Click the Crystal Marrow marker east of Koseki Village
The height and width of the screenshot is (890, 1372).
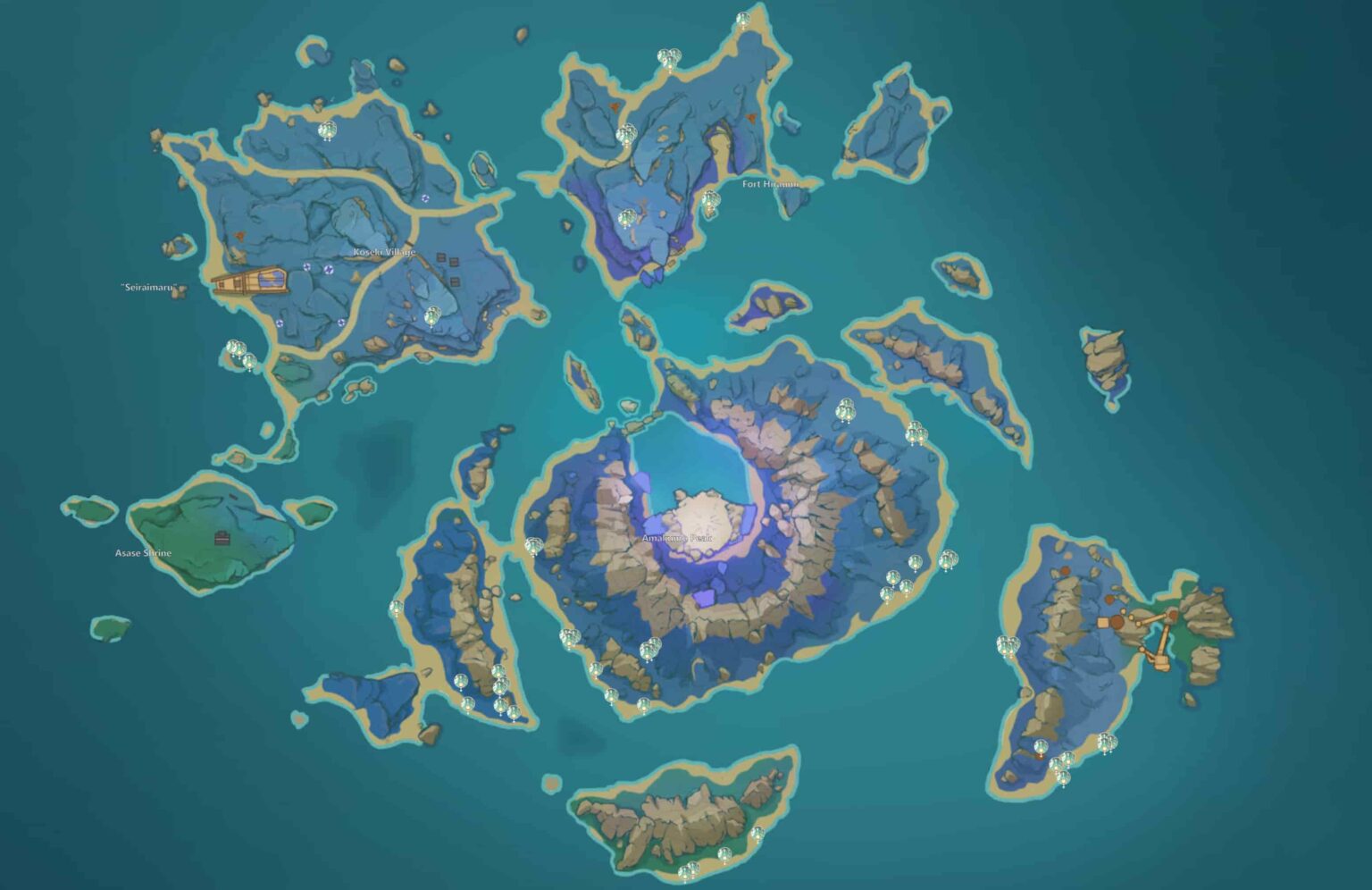(434, 315)
